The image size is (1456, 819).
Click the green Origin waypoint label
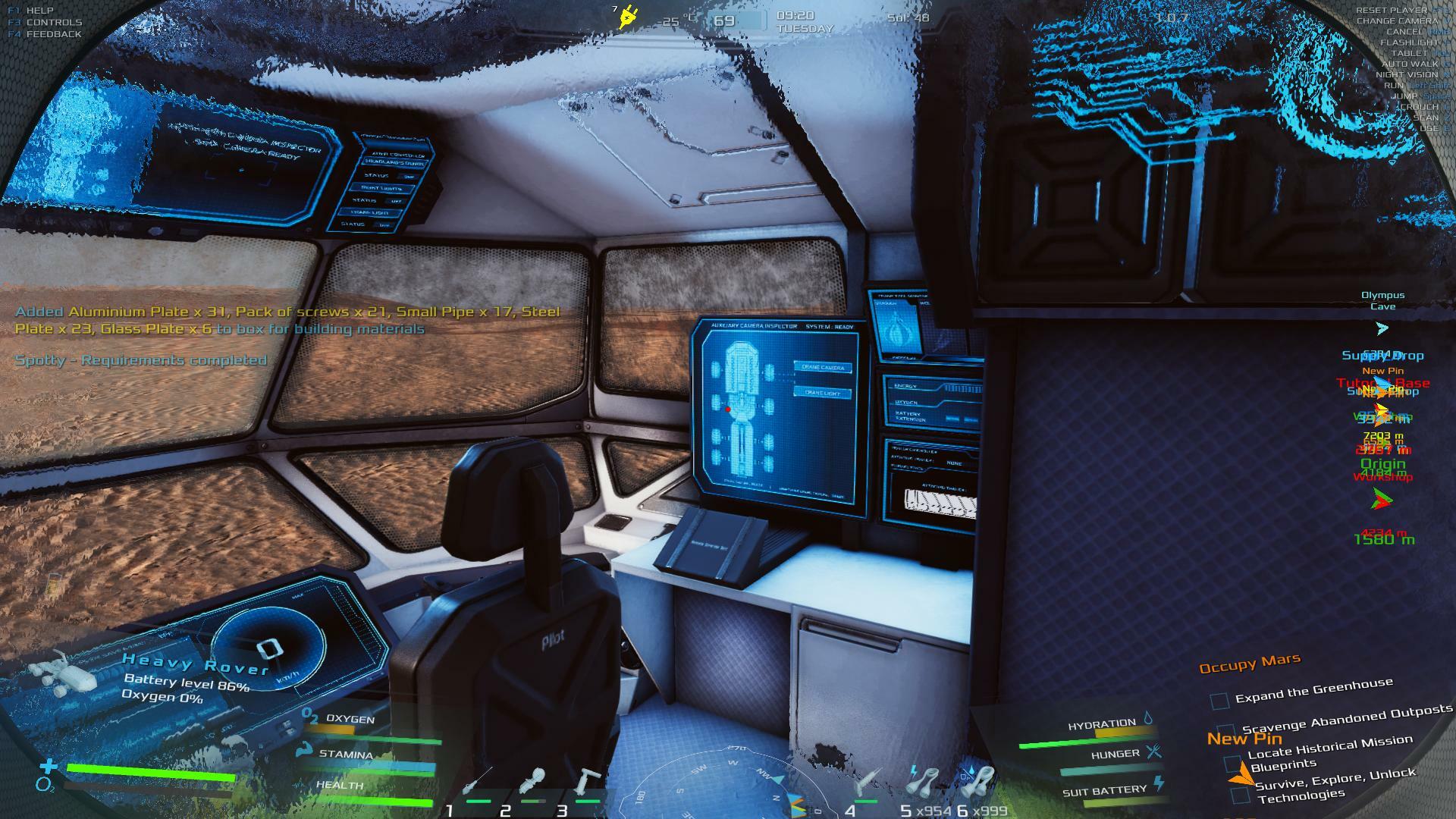tap(1382, 464)
